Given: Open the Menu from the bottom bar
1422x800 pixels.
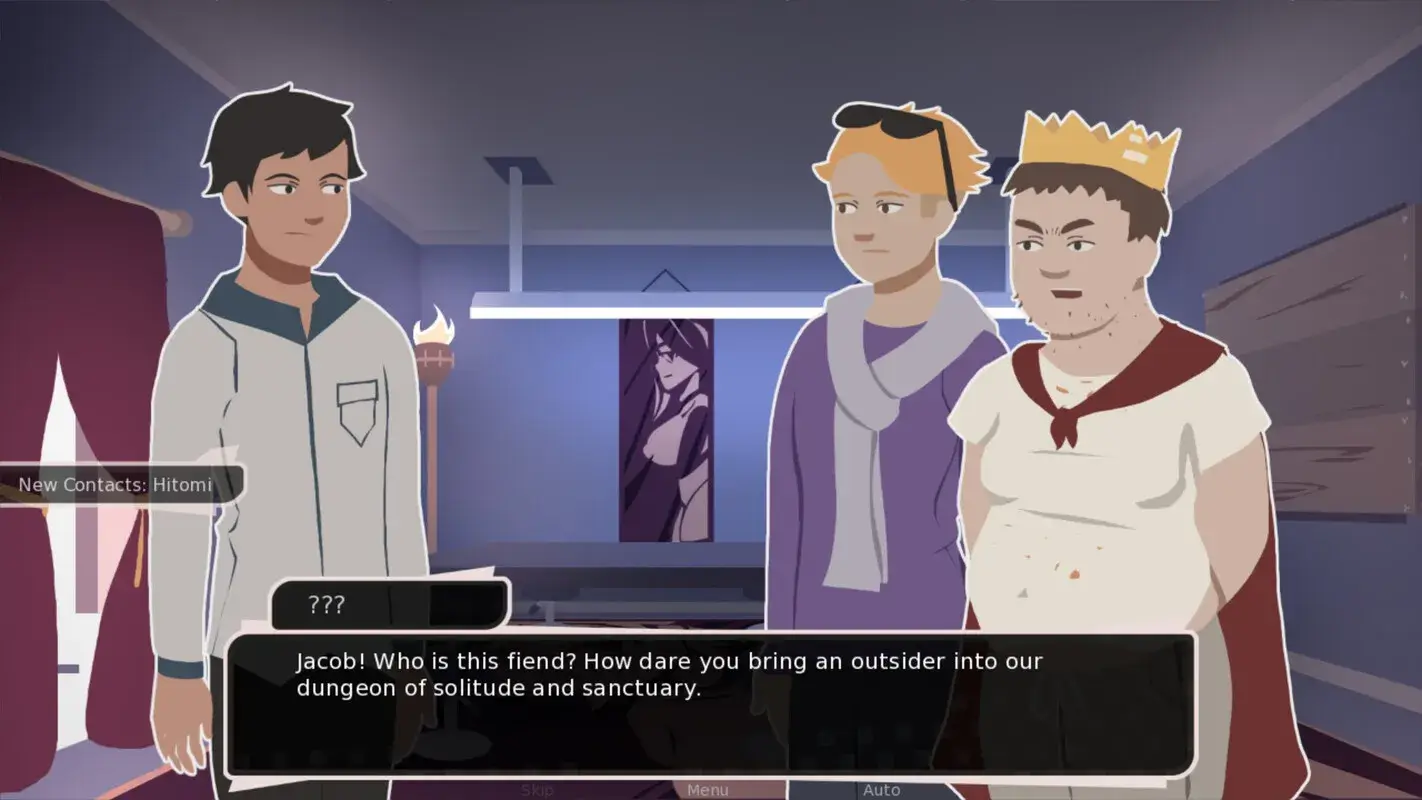Looking at the screenshot, I should coord(707,789).
